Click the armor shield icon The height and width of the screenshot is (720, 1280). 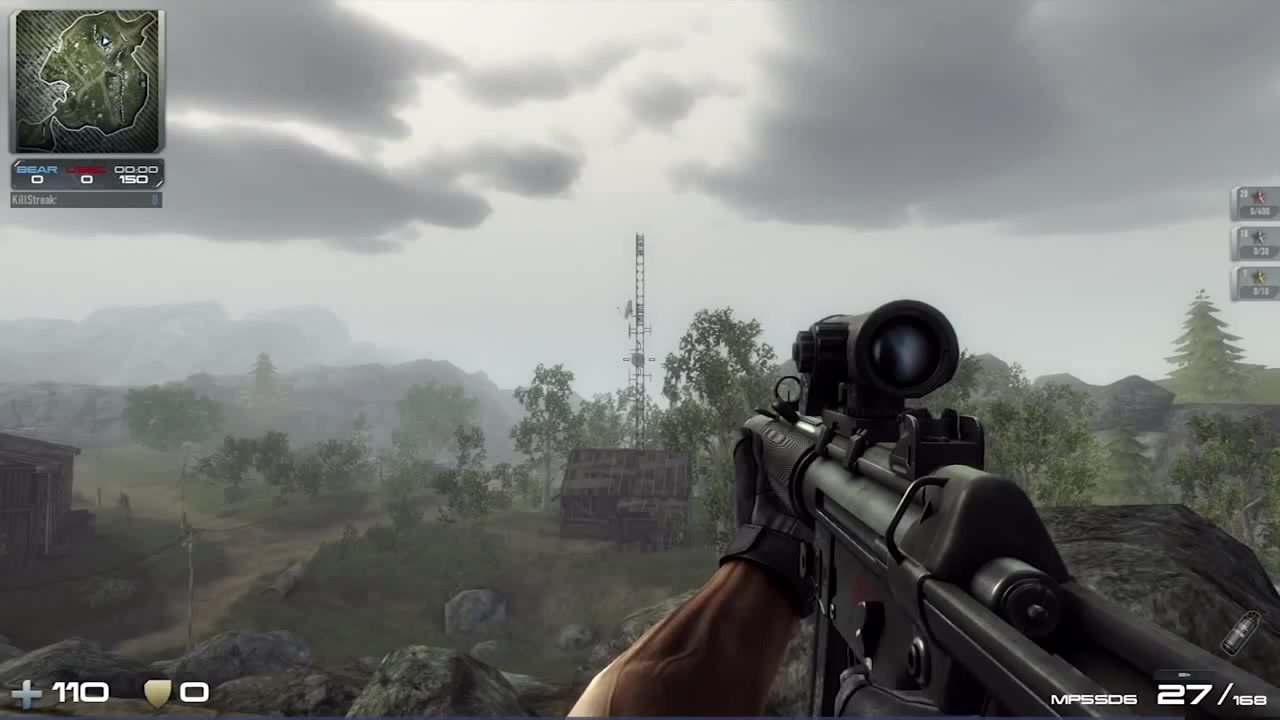[x=157, y=693]
